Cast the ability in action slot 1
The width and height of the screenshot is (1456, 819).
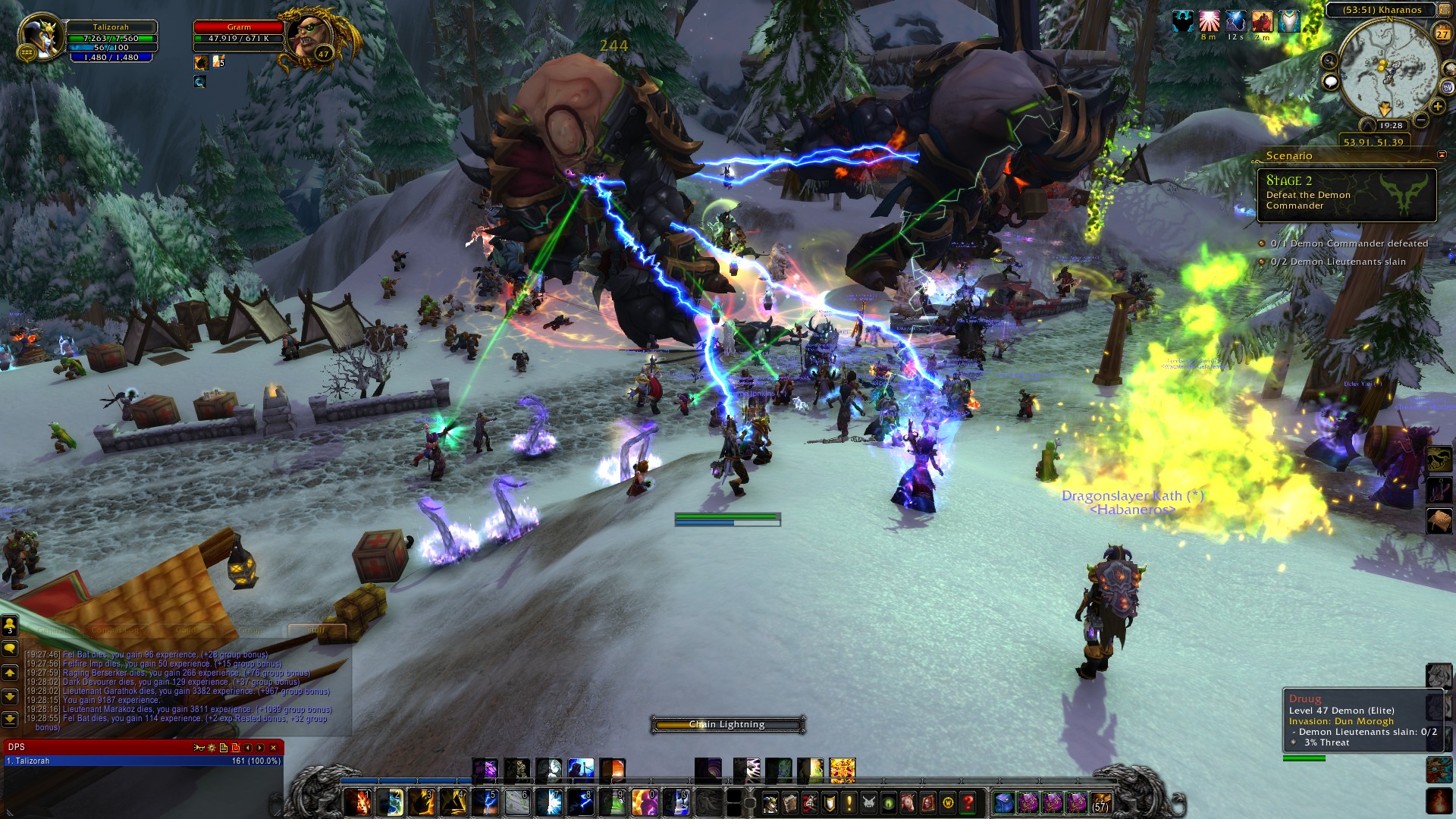[x=357, y=801]
